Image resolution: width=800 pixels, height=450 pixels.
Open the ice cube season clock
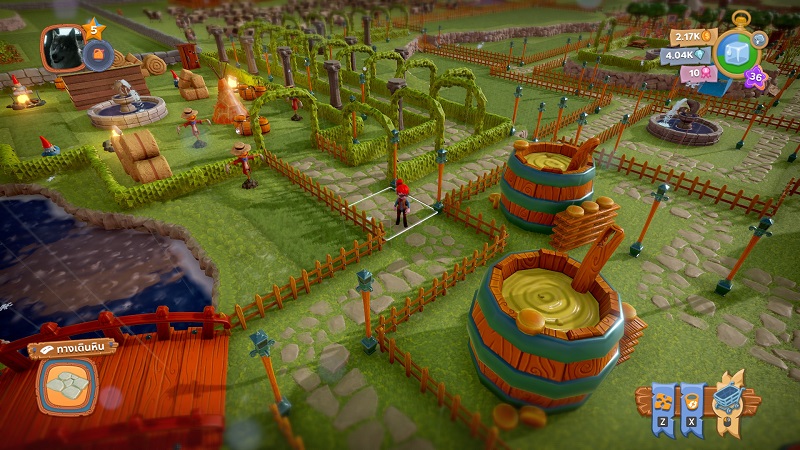tap(737, 54)
